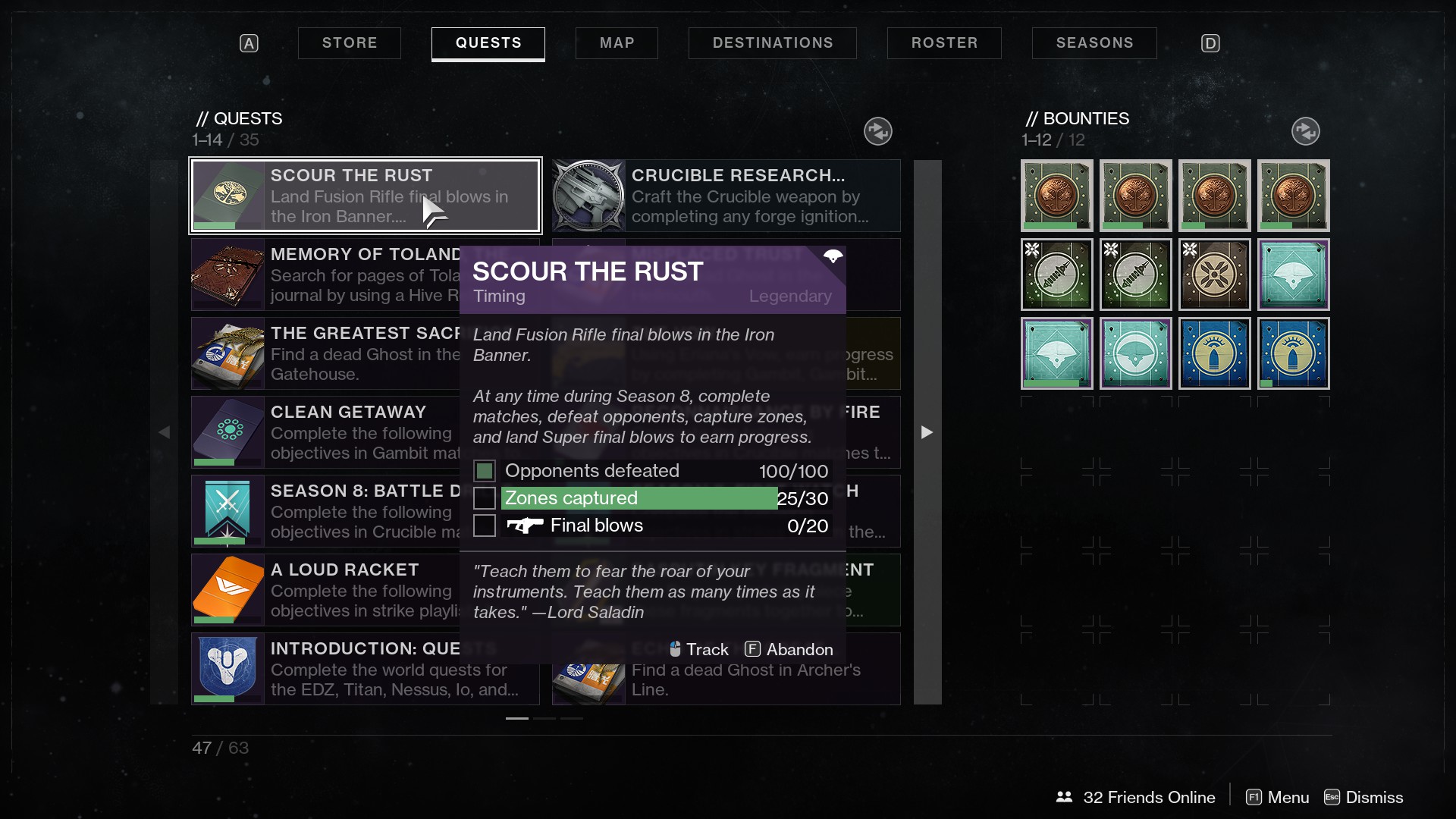The width and height of the screenshot is (1456, 819).
Task: Click the bounties sort toggle icon
Action: tap(1305, 131)
